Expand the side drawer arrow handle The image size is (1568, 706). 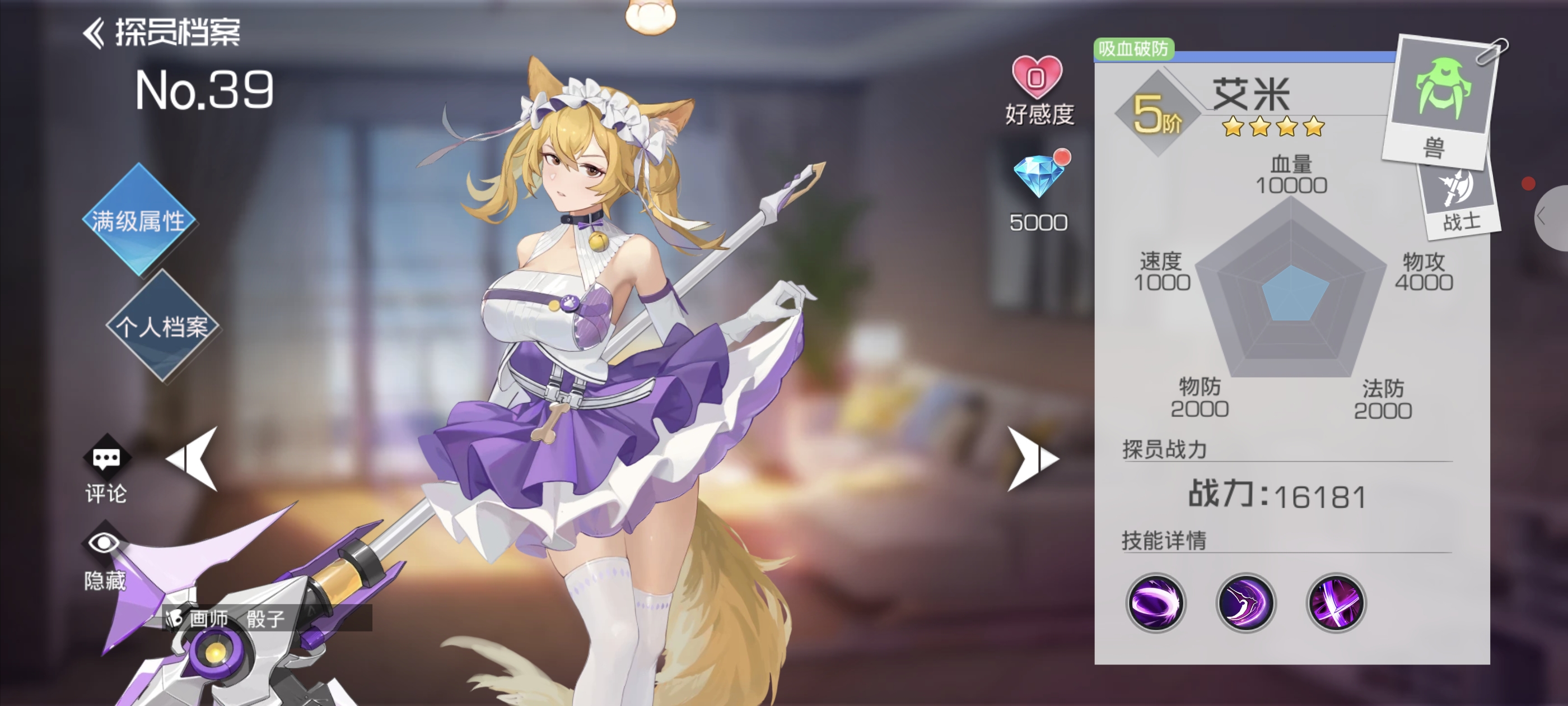1549,217
